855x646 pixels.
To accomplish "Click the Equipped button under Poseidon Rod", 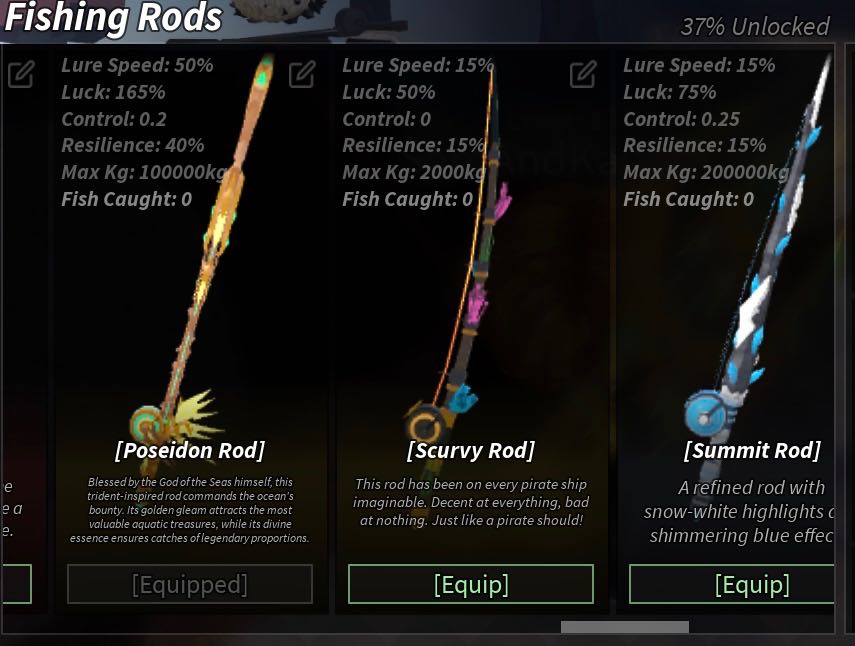I will point(190,584).
